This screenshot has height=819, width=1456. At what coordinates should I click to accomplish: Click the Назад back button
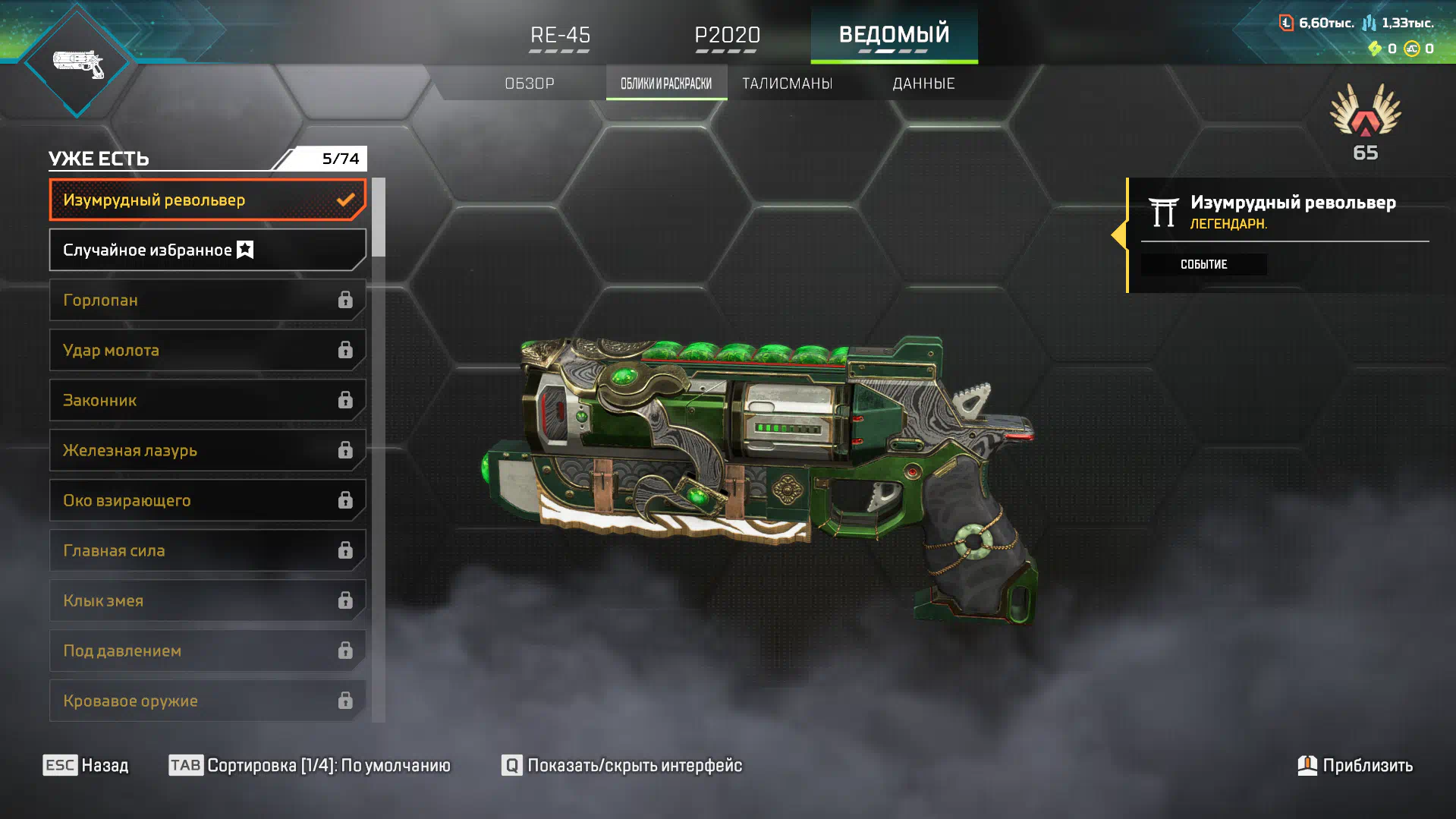coord(86,765)
